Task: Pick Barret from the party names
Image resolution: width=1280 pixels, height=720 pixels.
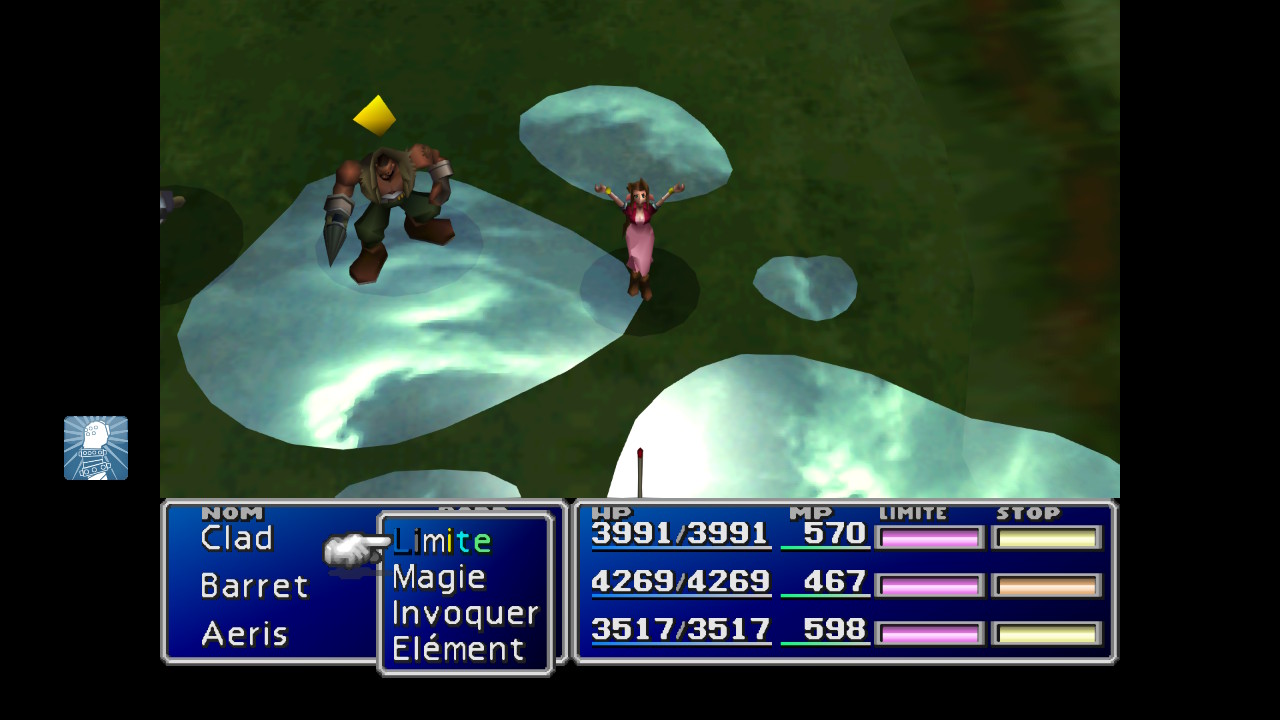Action: pos(254,586)
